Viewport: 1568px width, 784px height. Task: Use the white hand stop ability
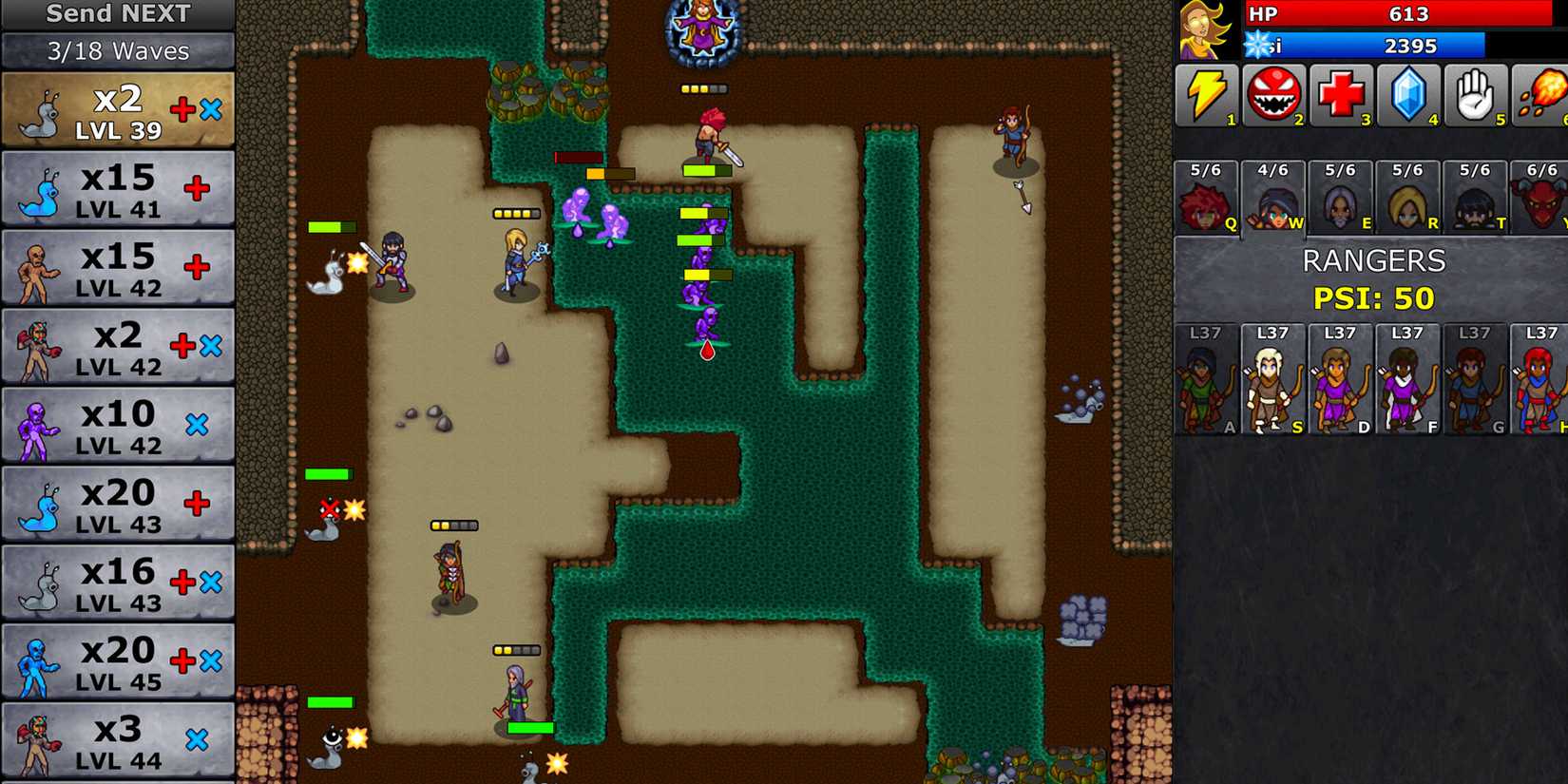[x=1474, y=94]
